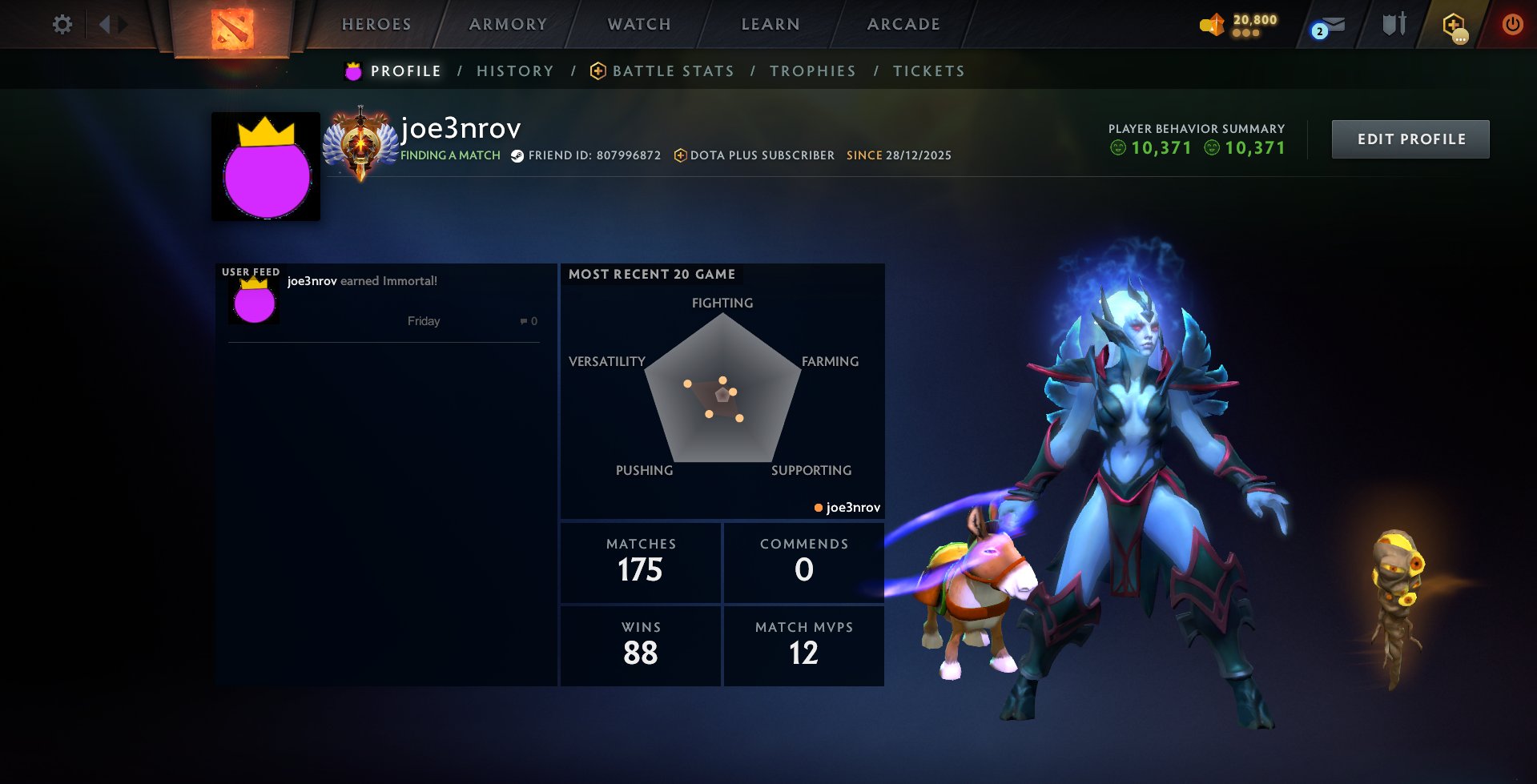Open the TROPHIES tab
Screen dimensions: 1537x784
click(x=813, y=70)
